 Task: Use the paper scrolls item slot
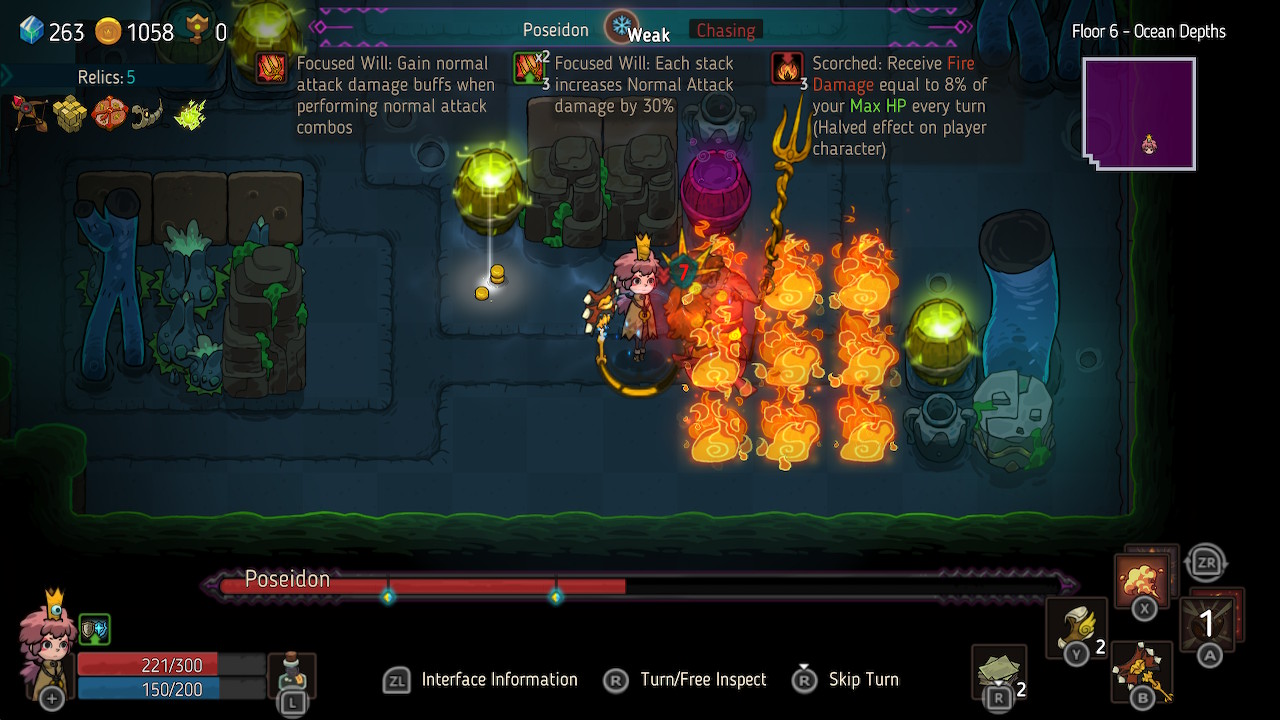click(x=999, y=672)
